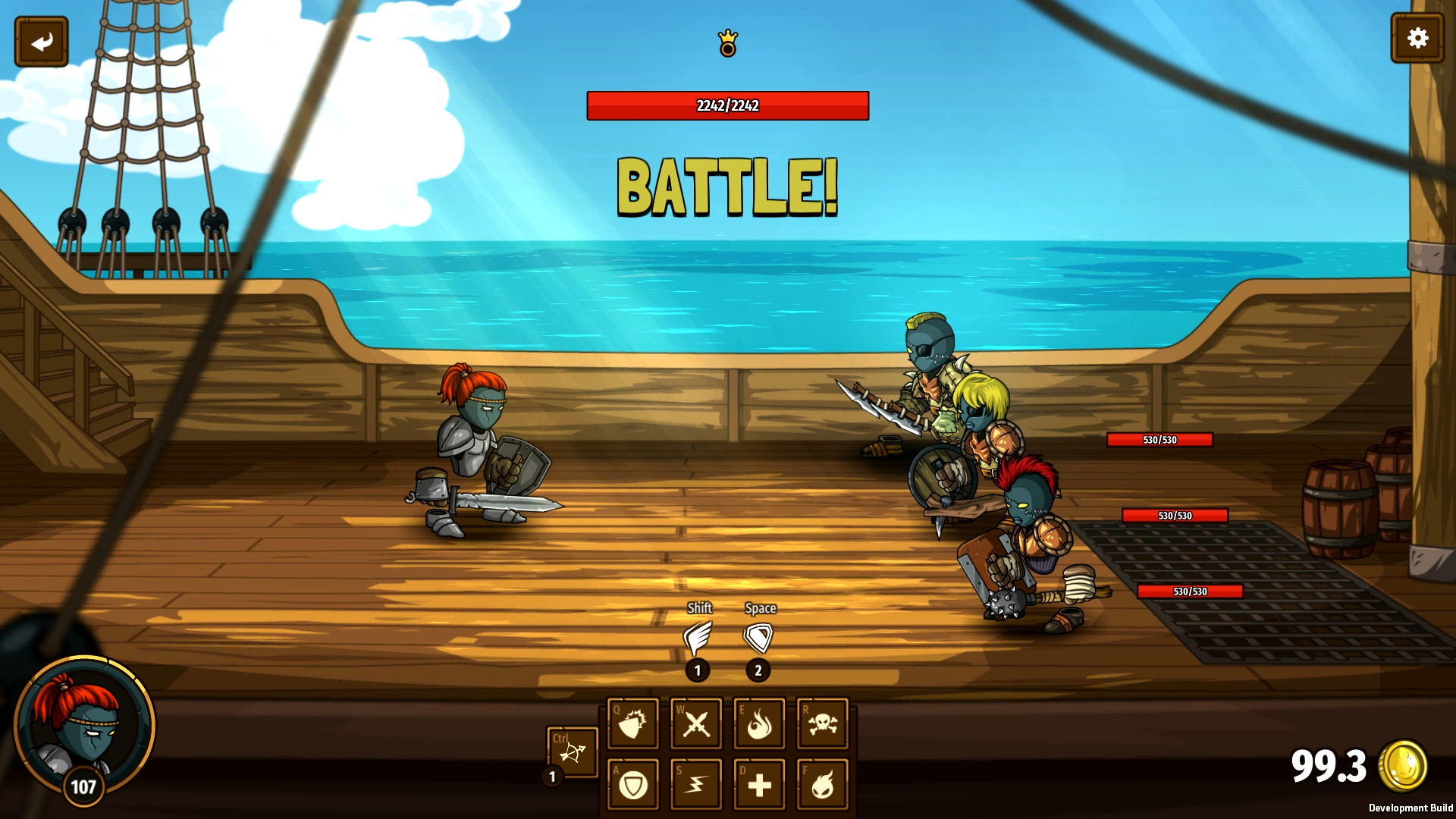Select the W crossed swords attack skill
The height and width of the screenshot is (819, 1456).
click(695, 723)
